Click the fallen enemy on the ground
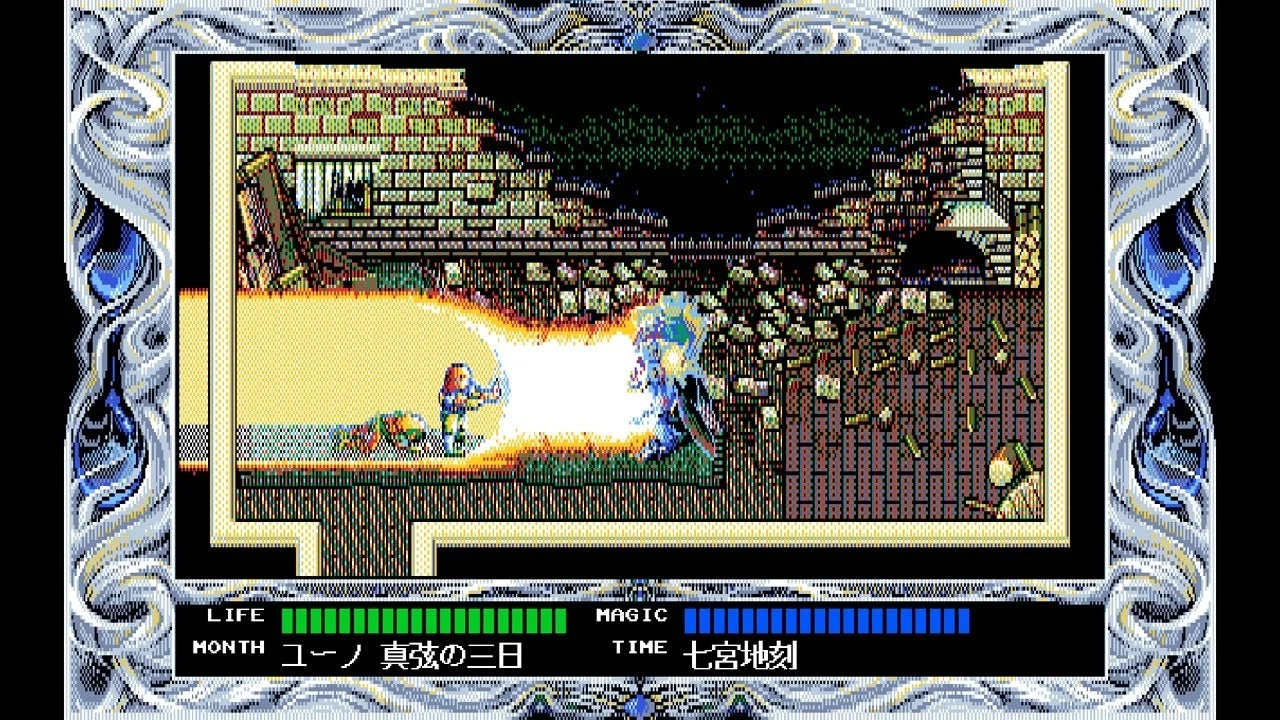 (390, 425)
